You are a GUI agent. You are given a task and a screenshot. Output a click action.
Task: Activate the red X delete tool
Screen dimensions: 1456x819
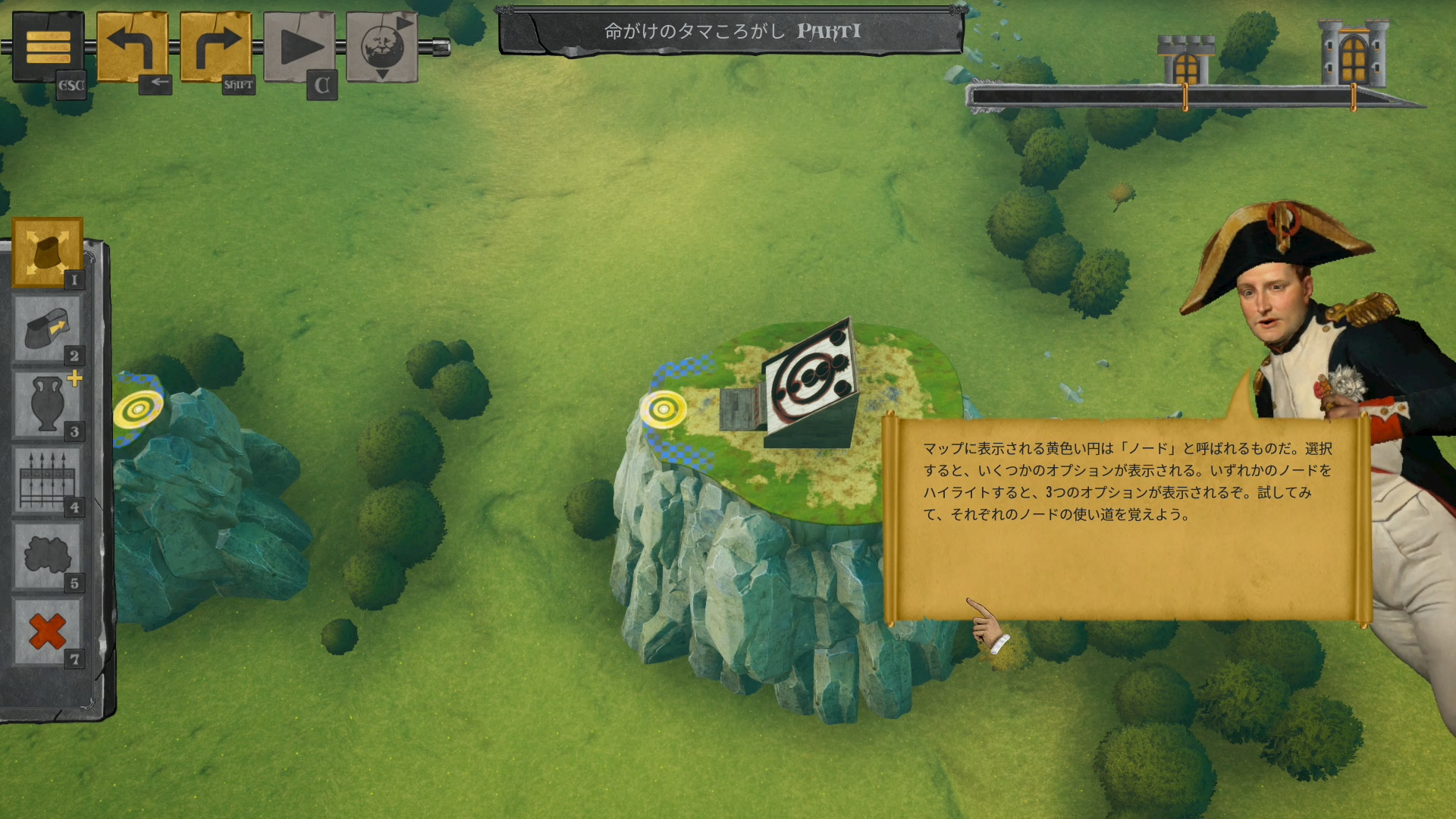pyautogui.click(x=47, y=631)
